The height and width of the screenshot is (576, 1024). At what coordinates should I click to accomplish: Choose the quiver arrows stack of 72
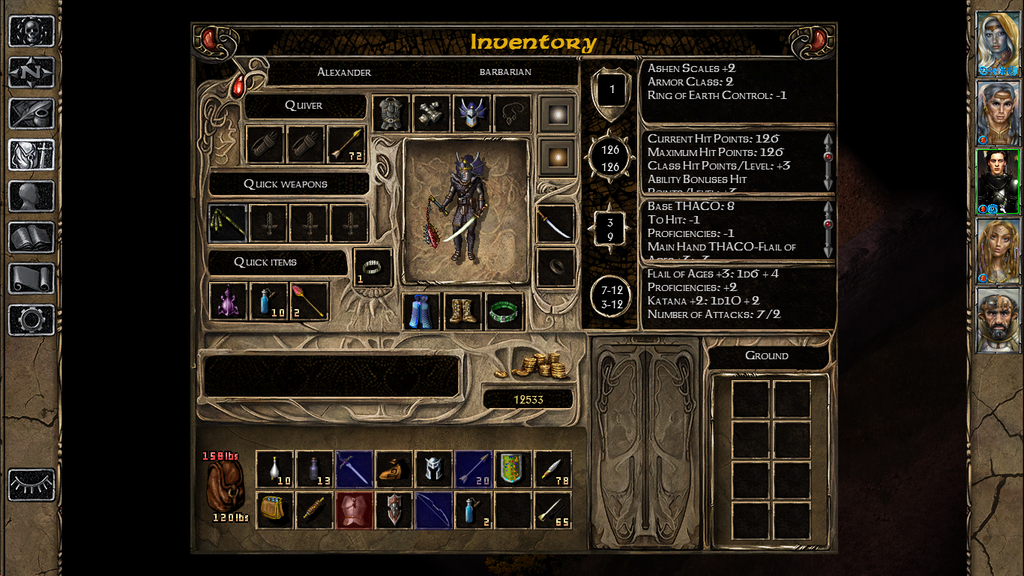point(347,145)
